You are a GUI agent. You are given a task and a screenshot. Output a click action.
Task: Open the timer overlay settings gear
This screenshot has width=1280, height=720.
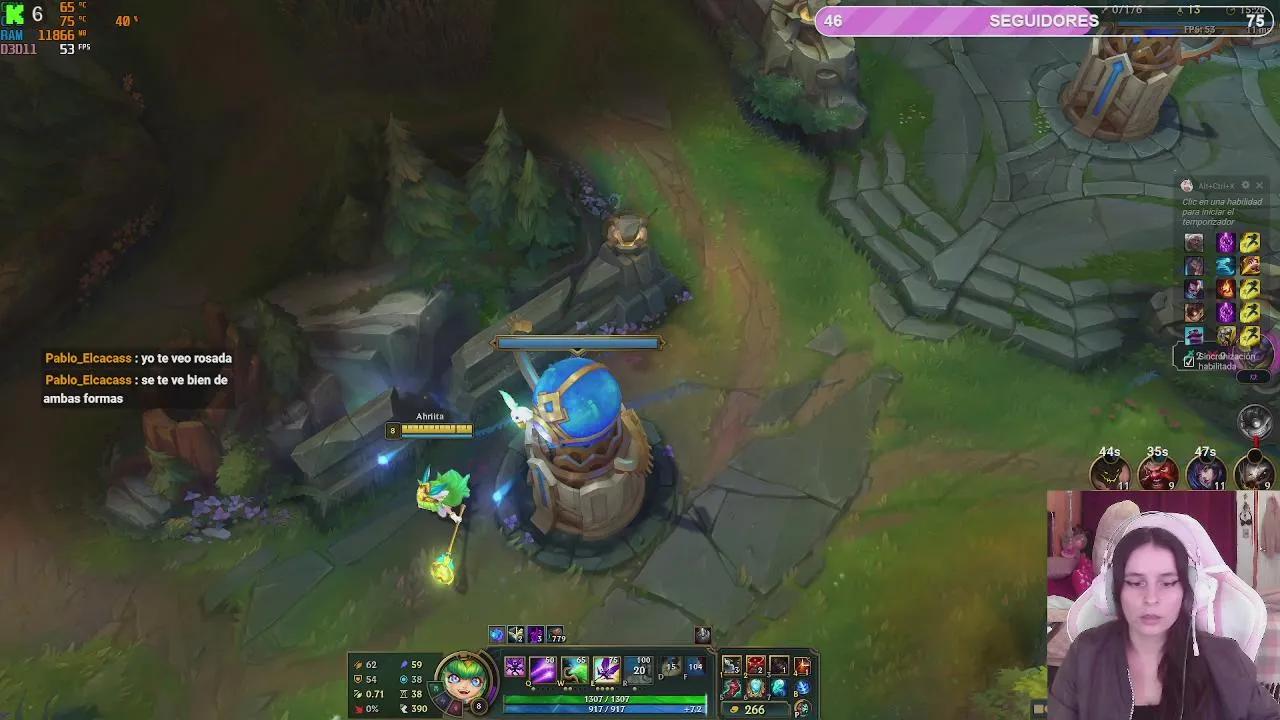pyautogui.click(x=1245, y=184)
